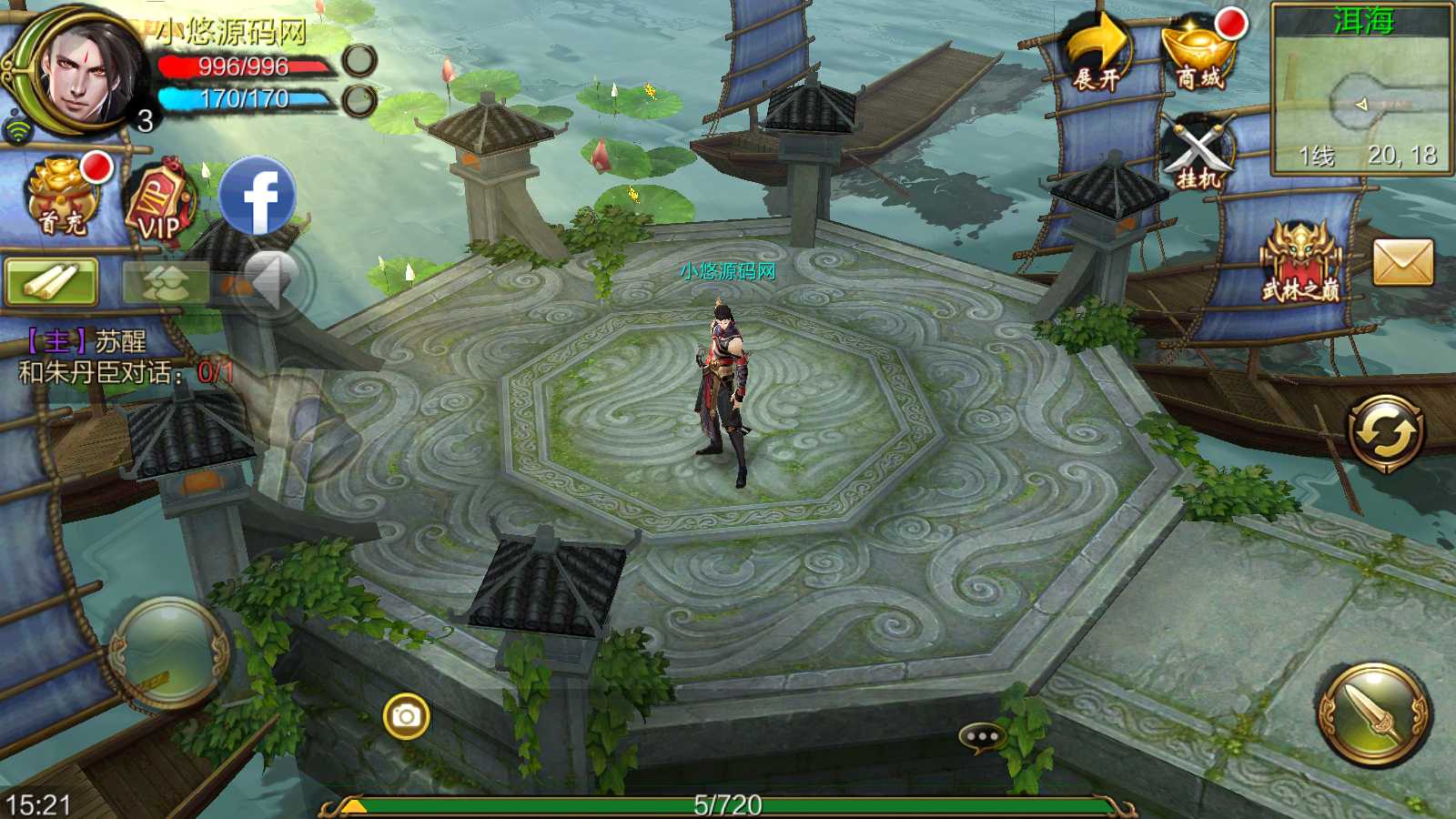Switch to the quest scroll tab

click(51, 282)
